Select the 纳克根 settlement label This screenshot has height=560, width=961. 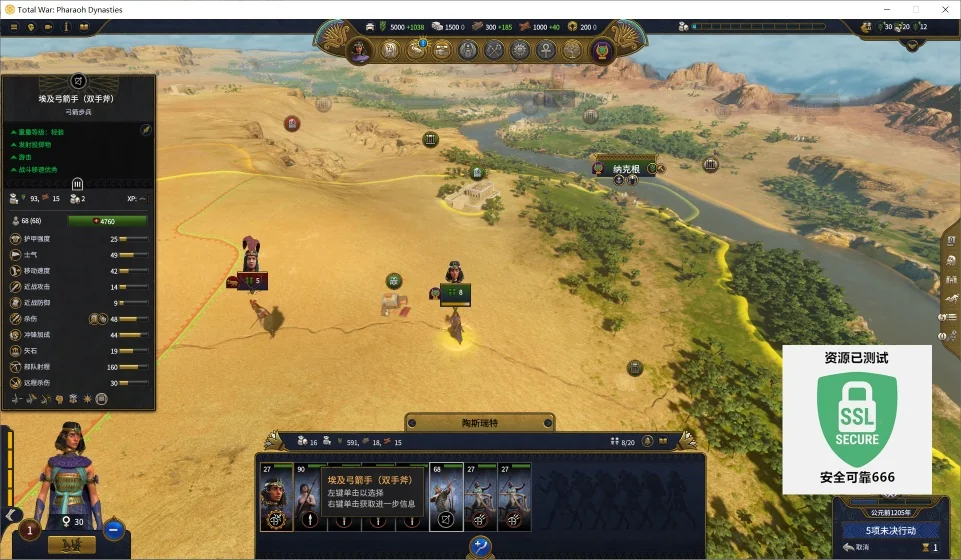[x=626, y=169]
